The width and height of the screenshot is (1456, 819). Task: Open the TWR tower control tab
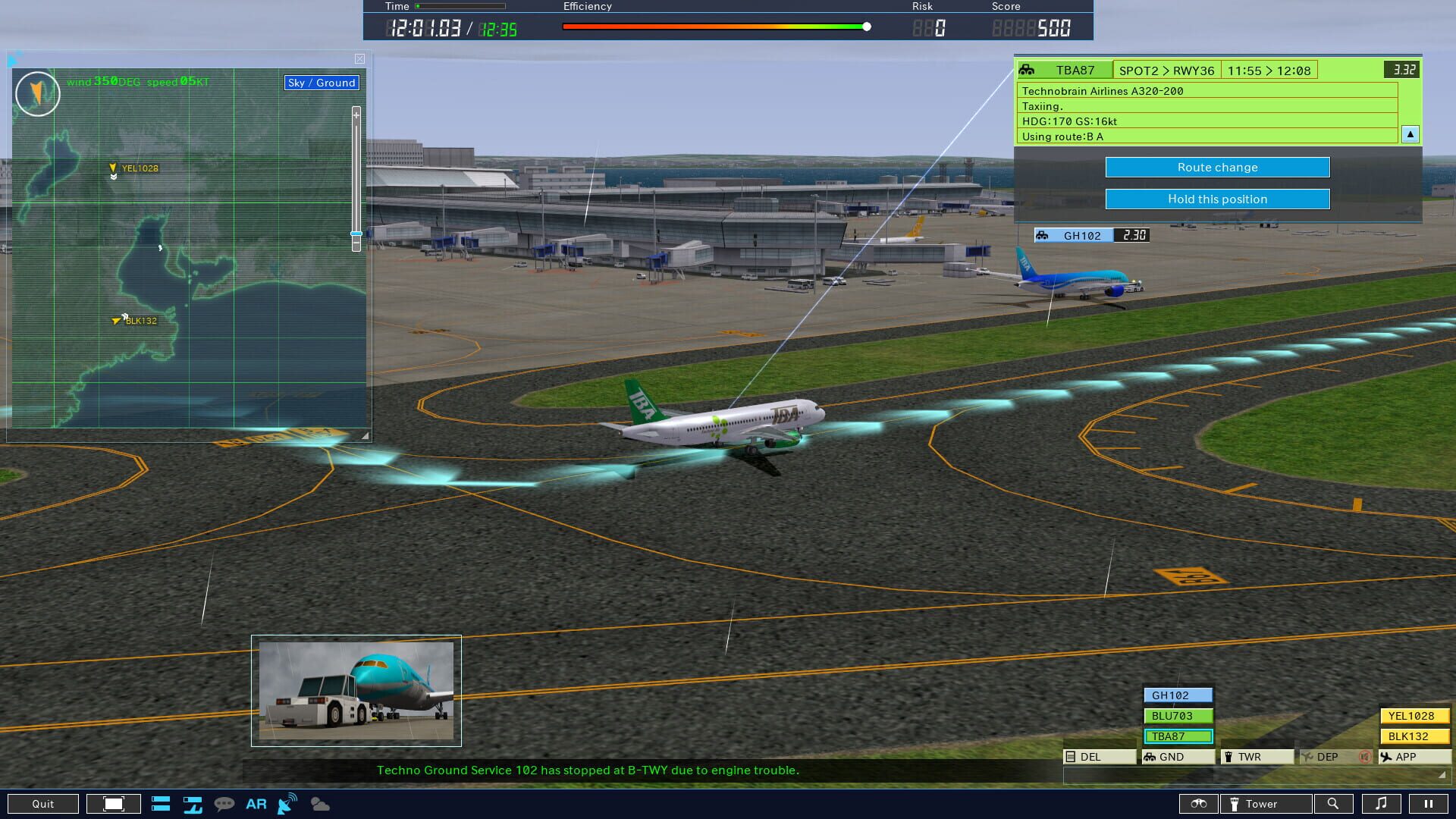coord(1256,756)
